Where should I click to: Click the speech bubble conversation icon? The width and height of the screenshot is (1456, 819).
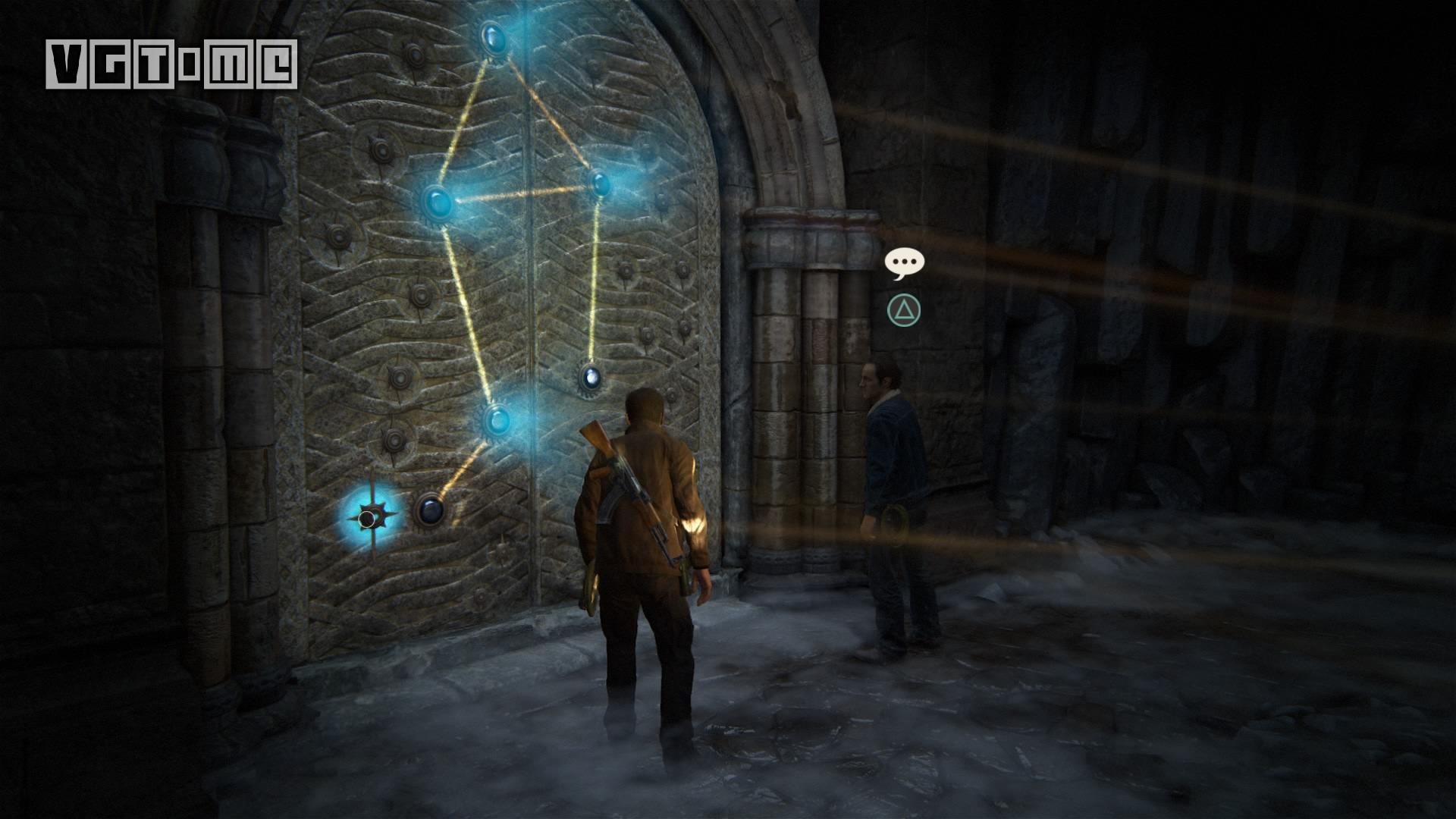904,262
